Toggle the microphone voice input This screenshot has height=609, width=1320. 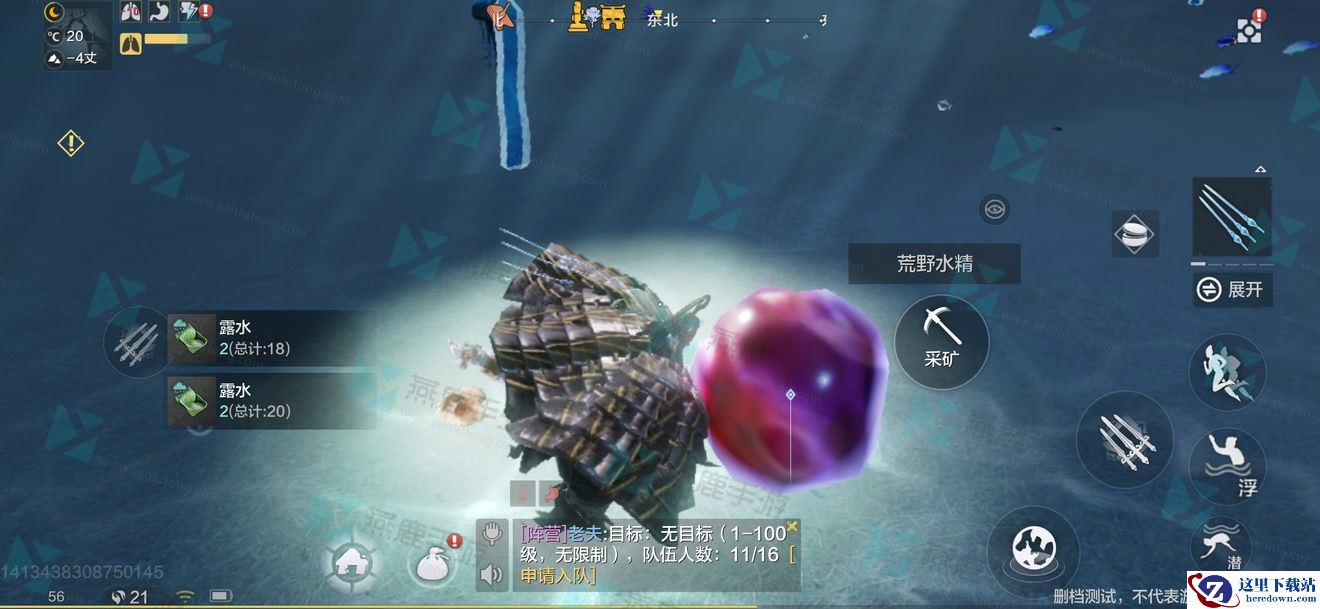491,534
